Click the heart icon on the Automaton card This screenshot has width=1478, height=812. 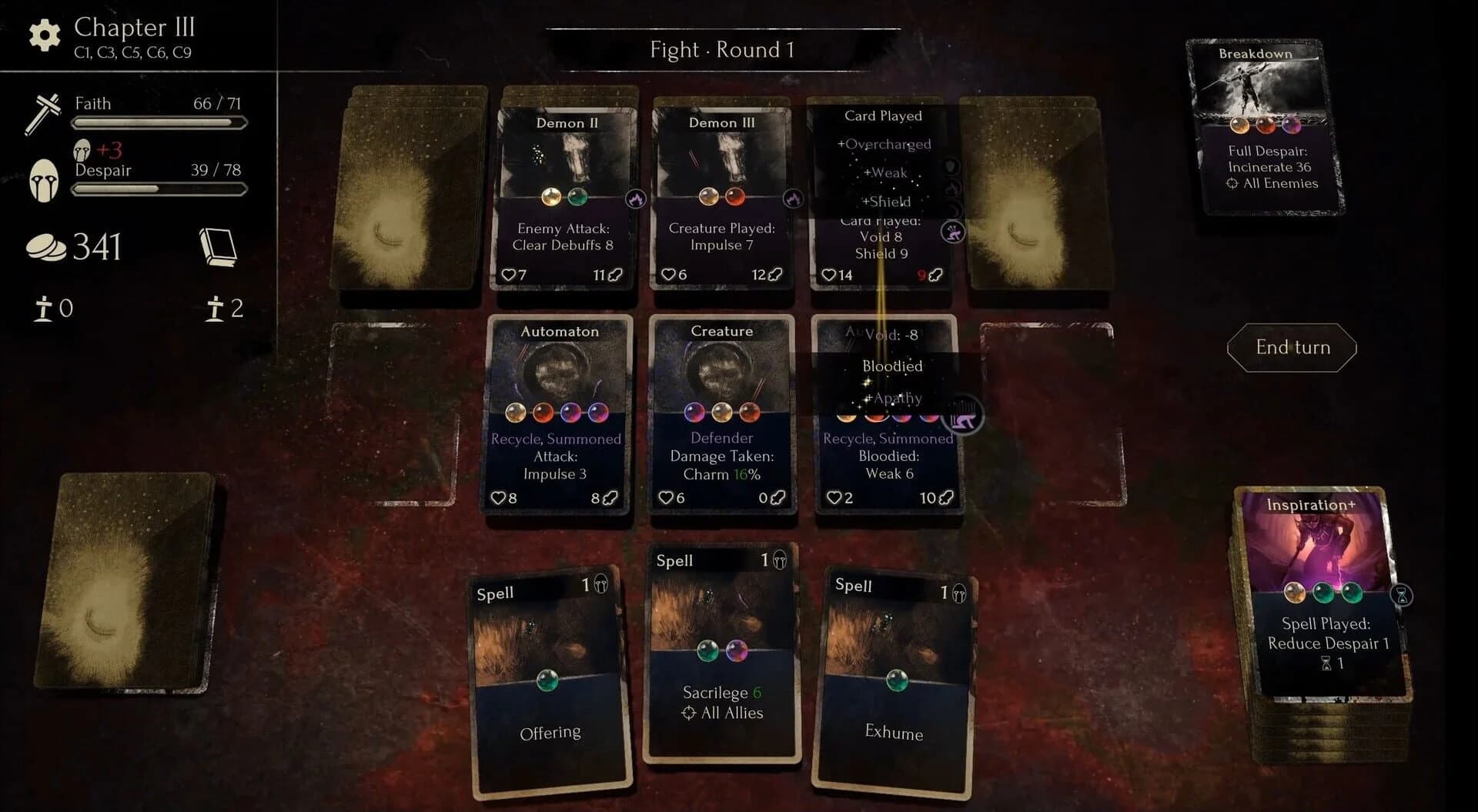500,498
